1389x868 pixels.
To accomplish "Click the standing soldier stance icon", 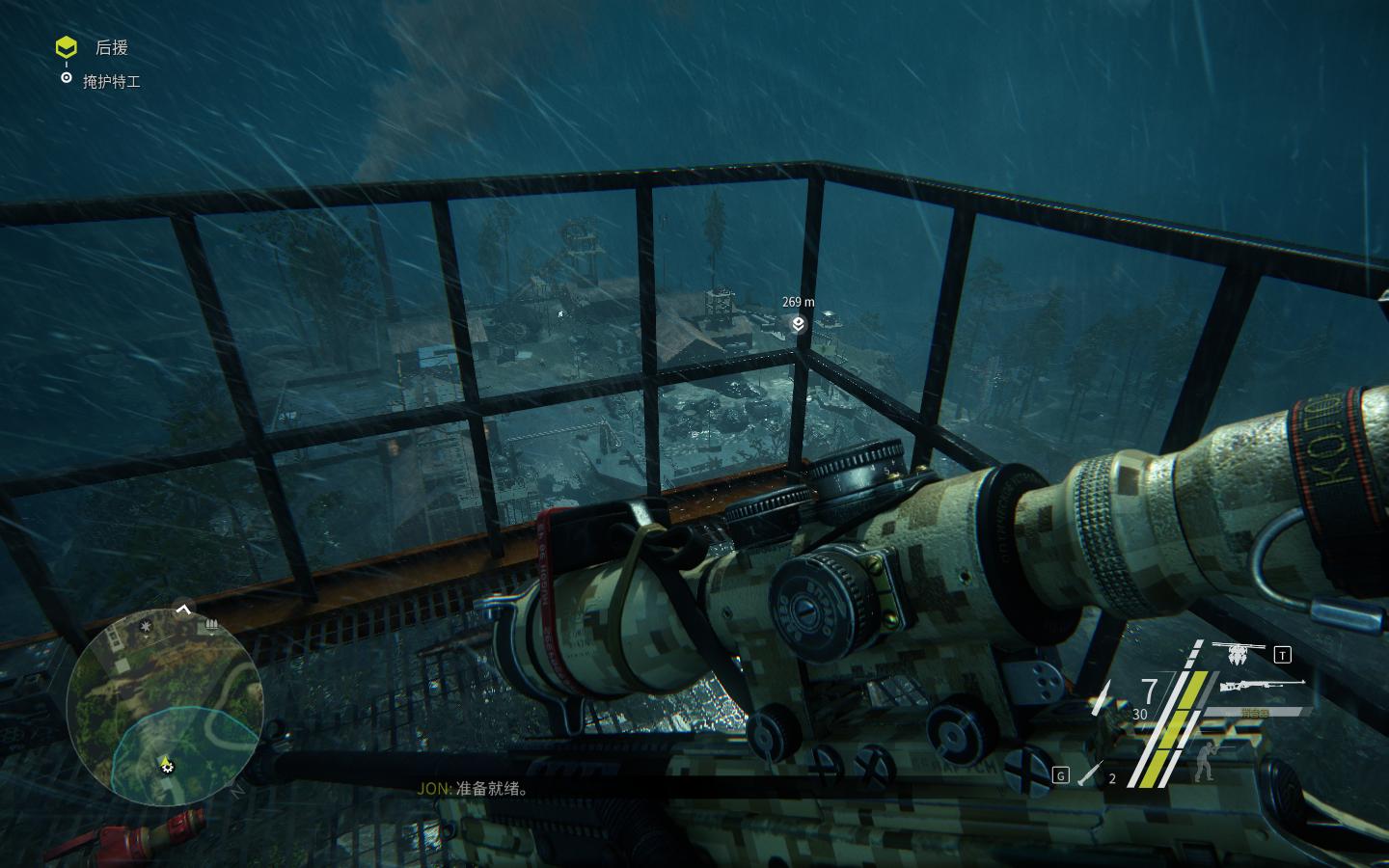I will [1203, 761].
